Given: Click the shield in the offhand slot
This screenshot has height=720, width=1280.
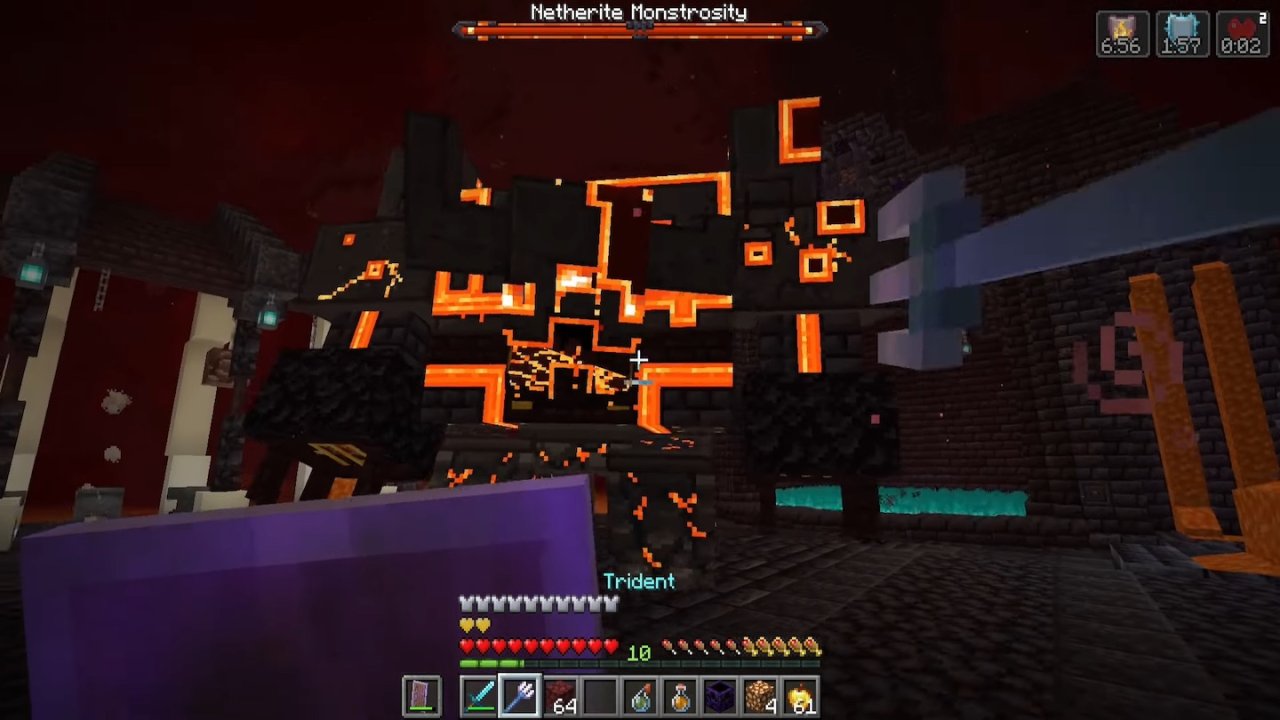Looking at the screenshot, I should point(421,695).
